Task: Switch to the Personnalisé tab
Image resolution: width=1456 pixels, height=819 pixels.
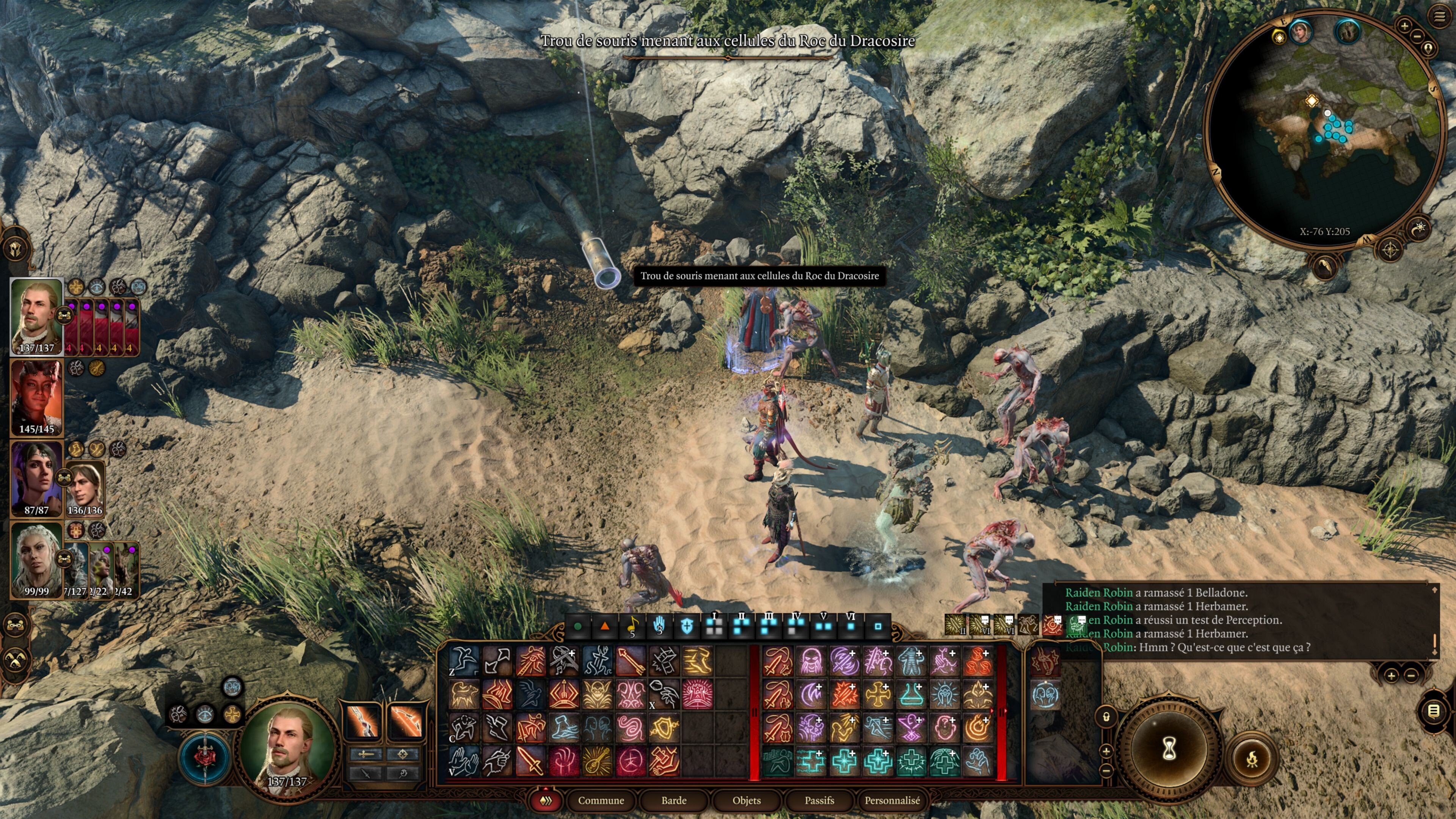Action: 892,800
